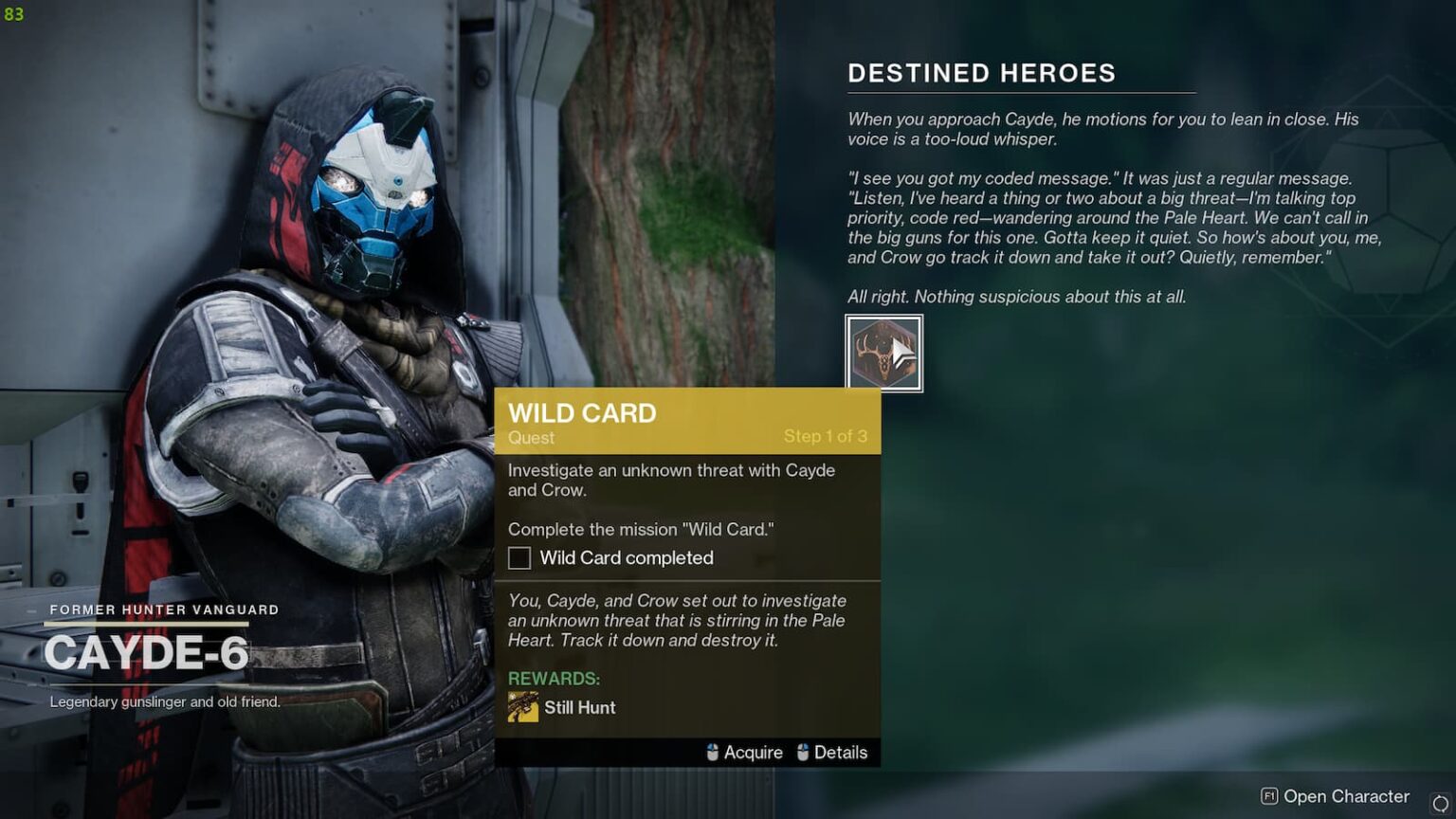
Task: Select the Cayde-6 nameplate
Action: click(x=148, y=654)
